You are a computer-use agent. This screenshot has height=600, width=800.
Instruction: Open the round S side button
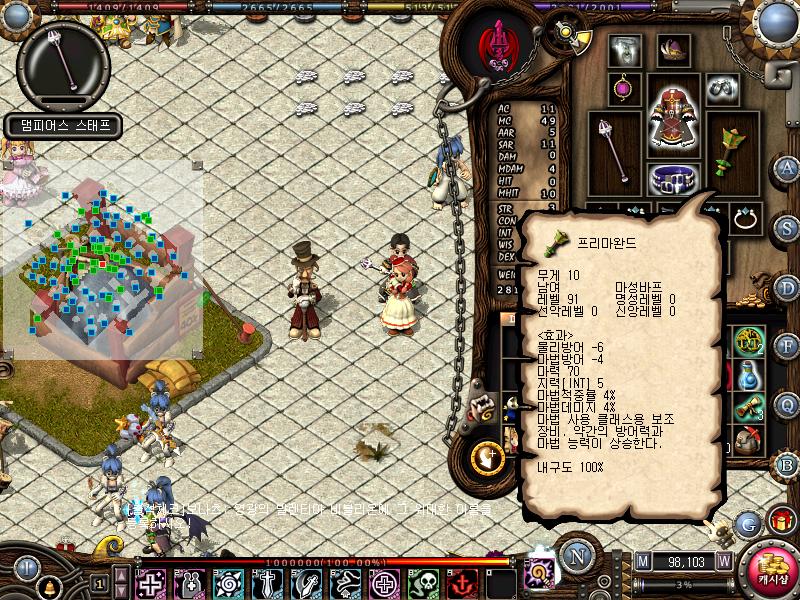[787, 227]
